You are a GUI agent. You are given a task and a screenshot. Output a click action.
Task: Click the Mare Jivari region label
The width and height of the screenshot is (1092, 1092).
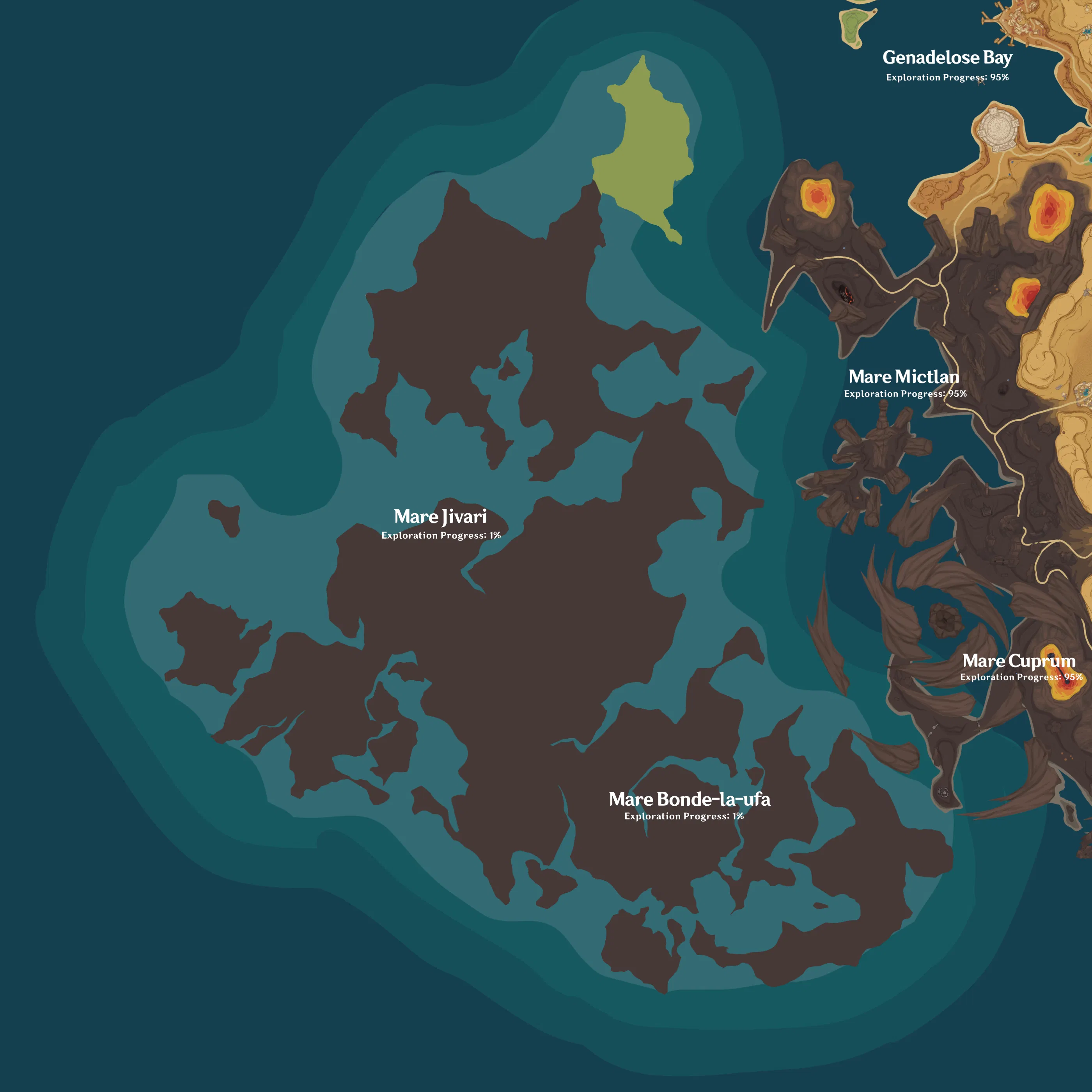tap(441, 516)
